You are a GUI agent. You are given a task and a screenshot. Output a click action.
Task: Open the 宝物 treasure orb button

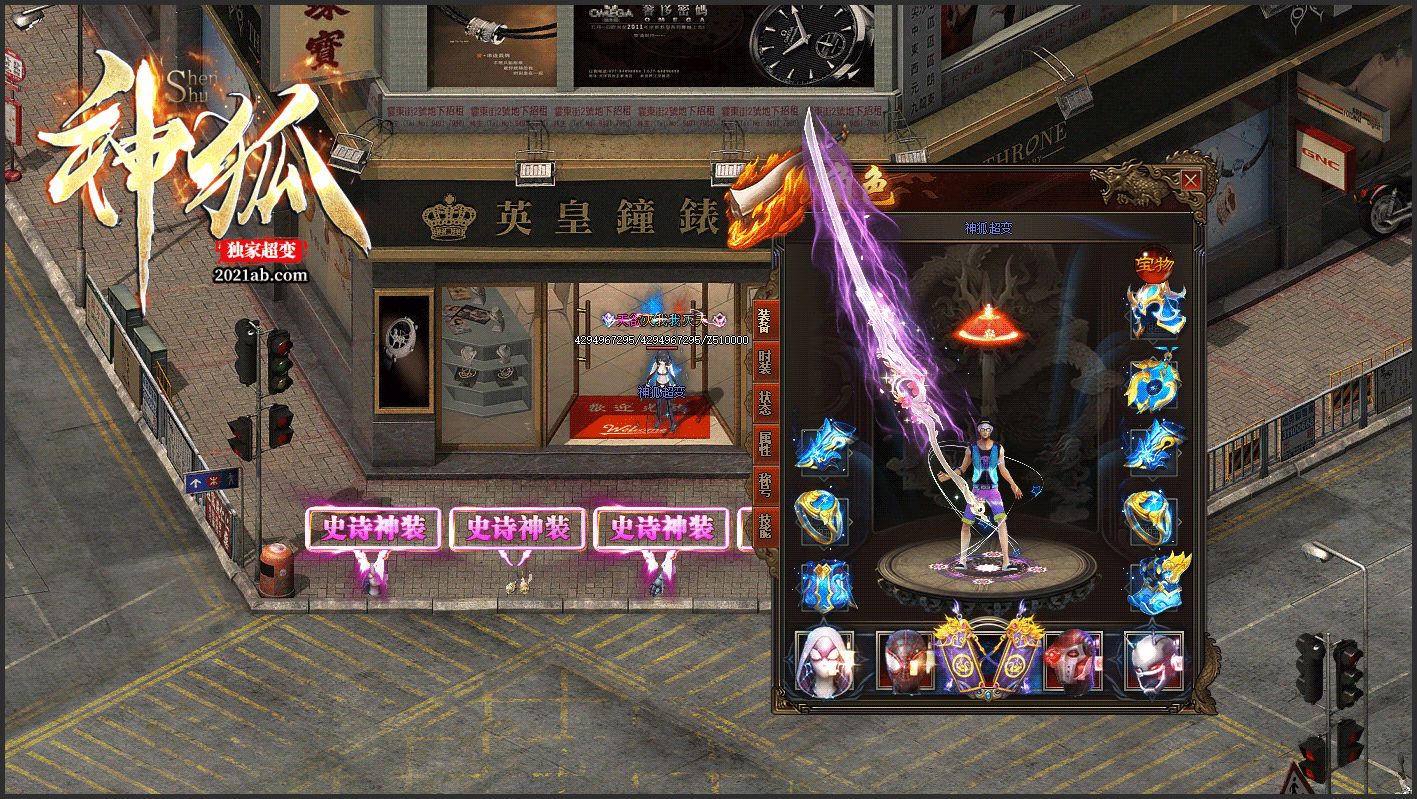(1154, 265)
